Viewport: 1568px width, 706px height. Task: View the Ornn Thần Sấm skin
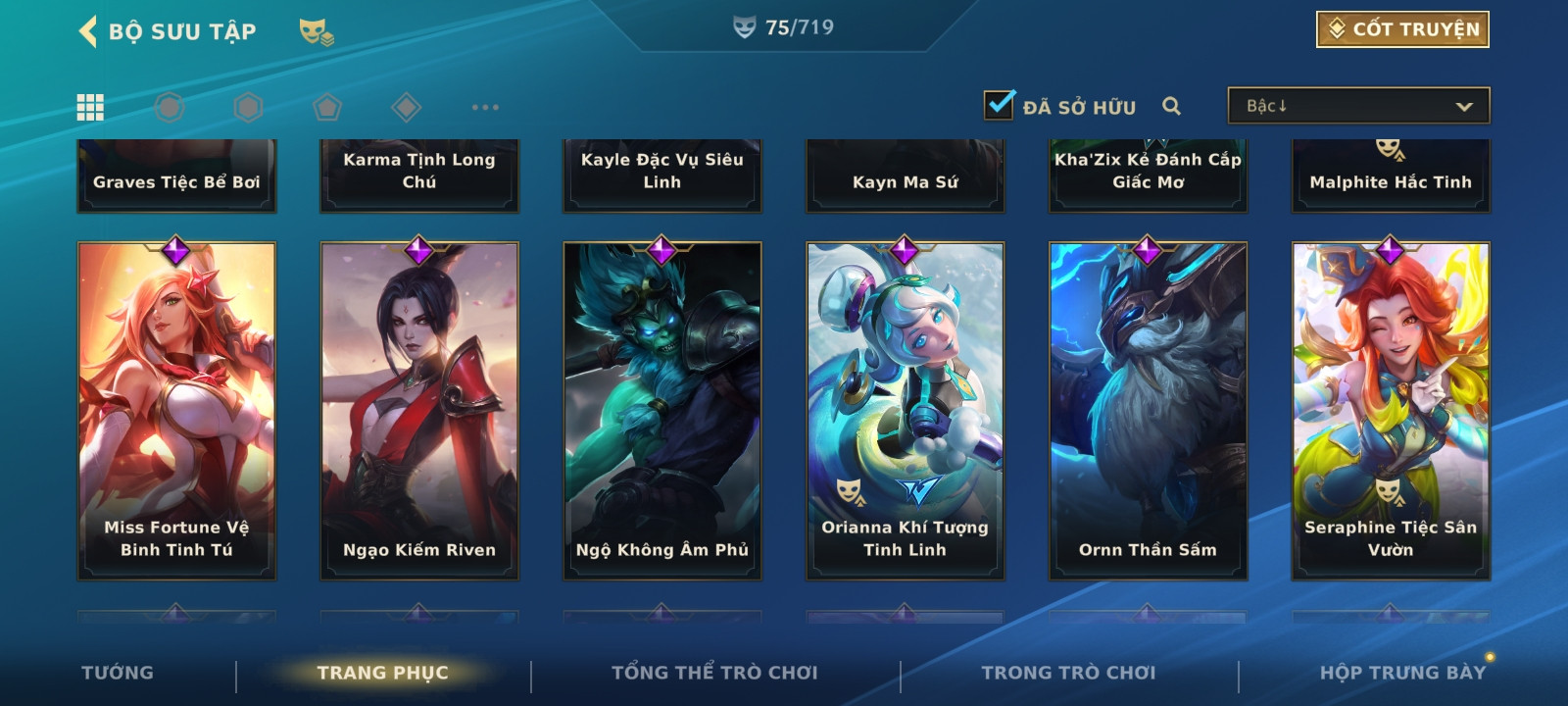tap(1149, 410)
